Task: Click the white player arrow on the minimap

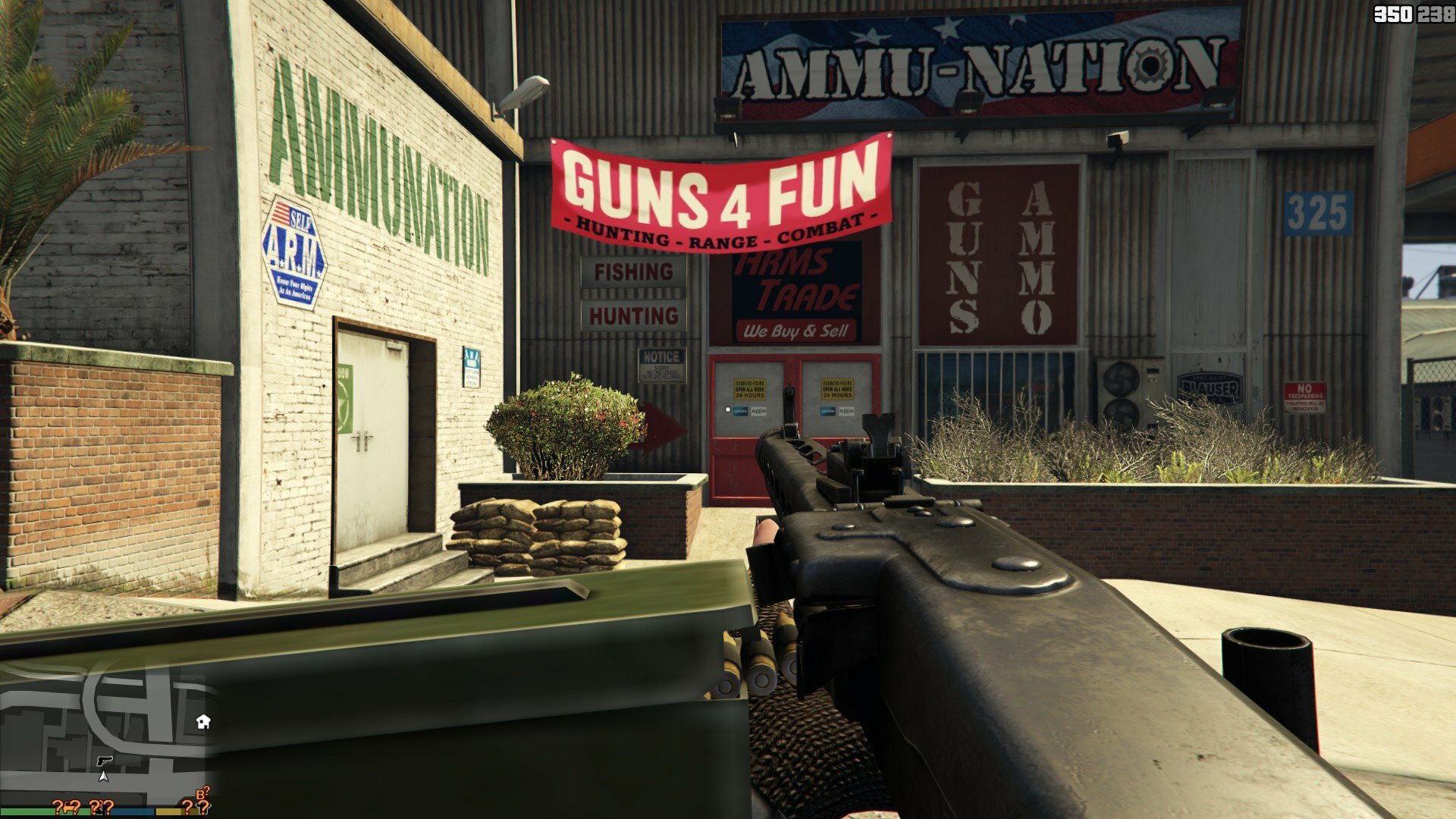Action: 103,776
